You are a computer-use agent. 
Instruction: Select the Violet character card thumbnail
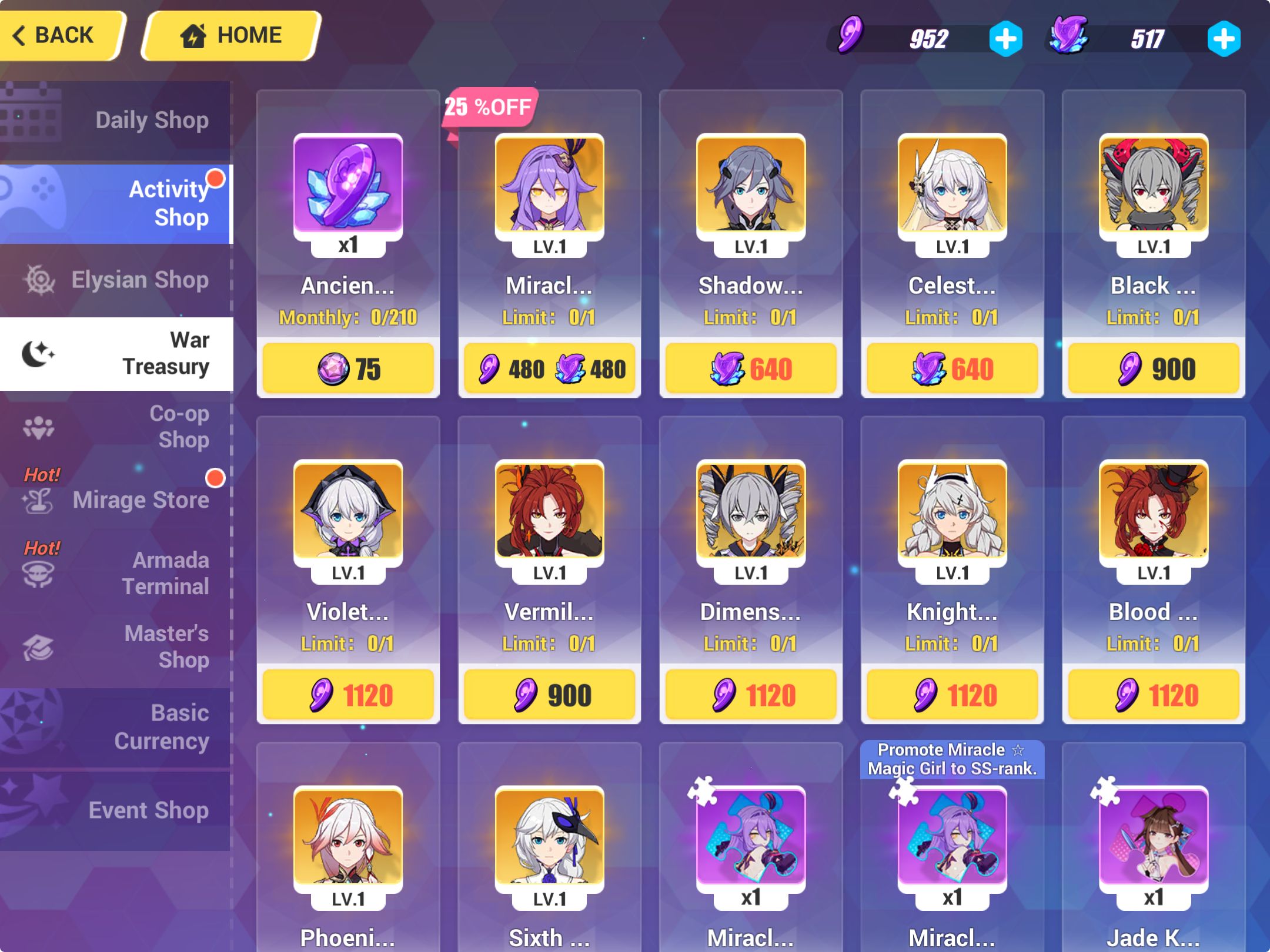pos(347,509)
